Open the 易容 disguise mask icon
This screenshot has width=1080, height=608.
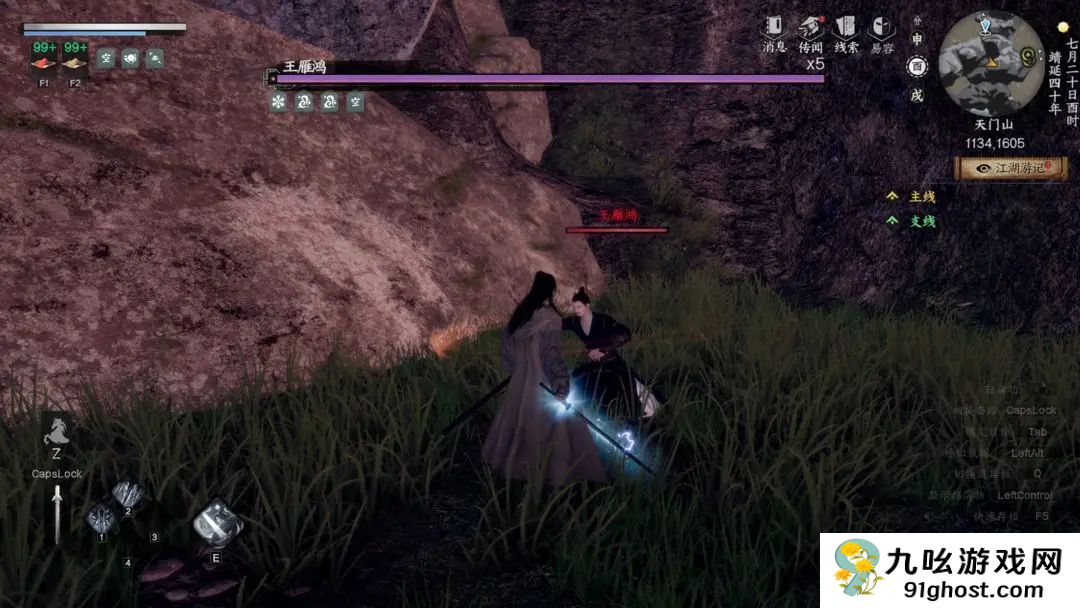881,28
